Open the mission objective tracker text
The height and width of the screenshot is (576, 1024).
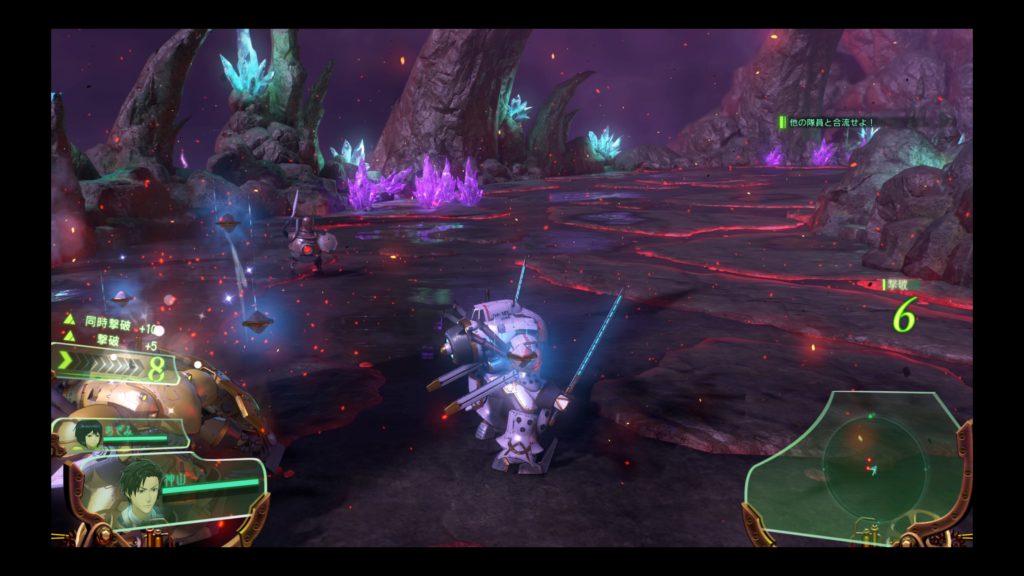tap(832, 122)
